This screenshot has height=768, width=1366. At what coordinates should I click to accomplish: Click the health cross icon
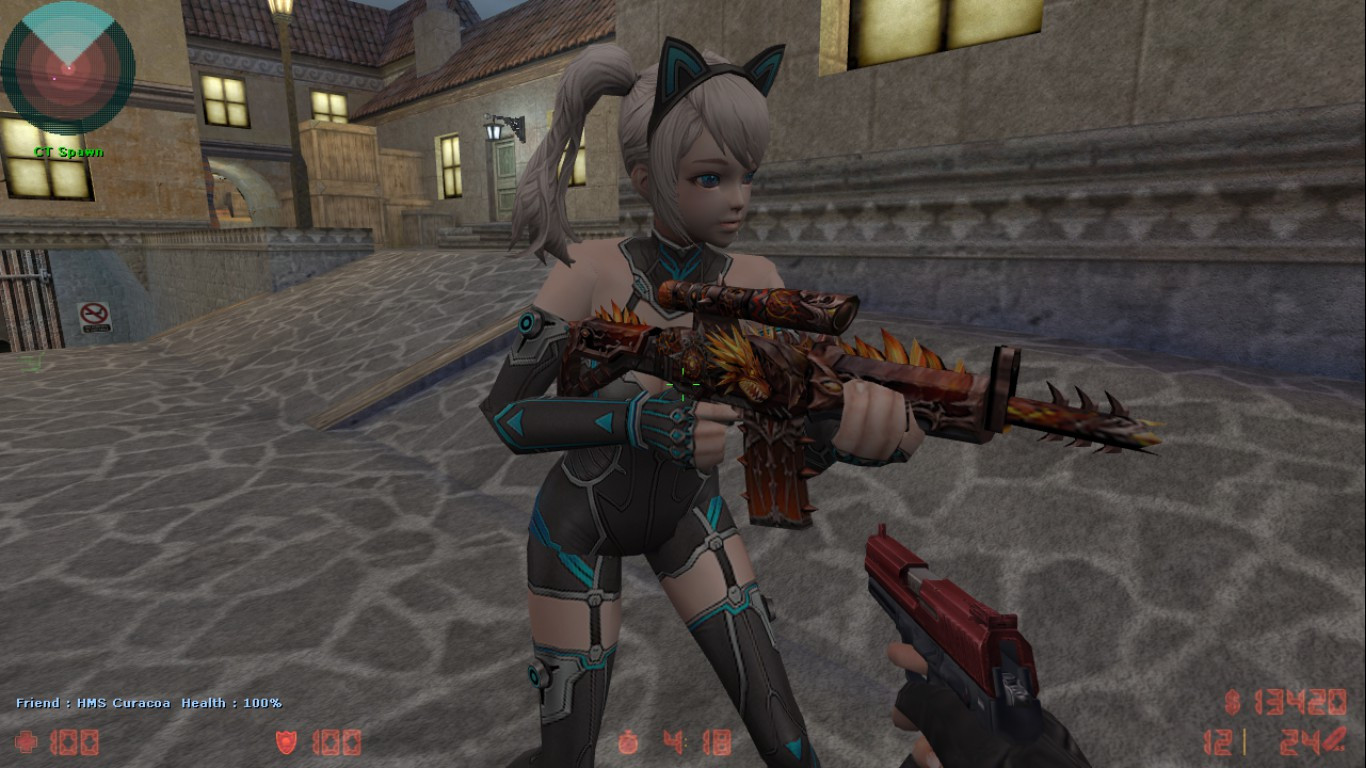point(28,743)
